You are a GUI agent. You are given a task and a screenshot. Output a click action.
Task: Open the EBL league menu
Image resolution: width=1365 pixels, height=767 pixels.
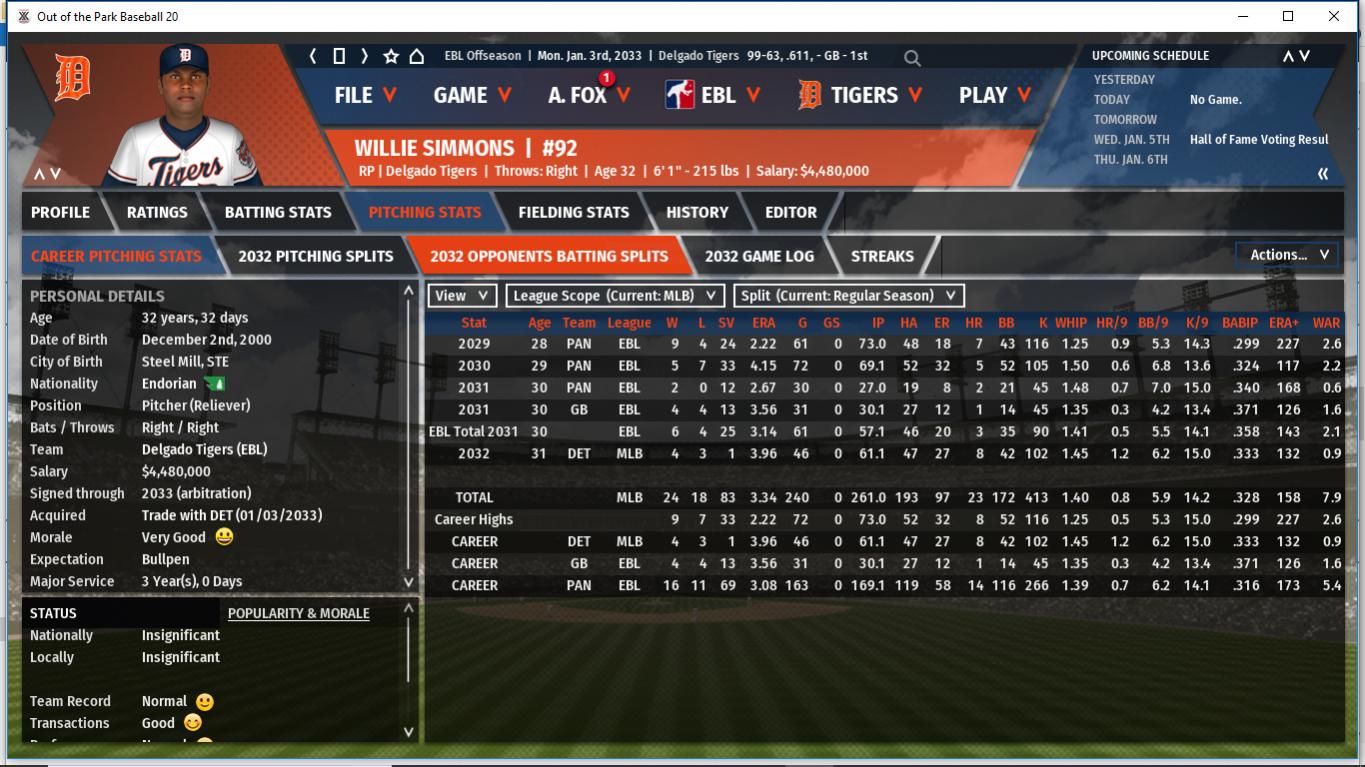713,95
